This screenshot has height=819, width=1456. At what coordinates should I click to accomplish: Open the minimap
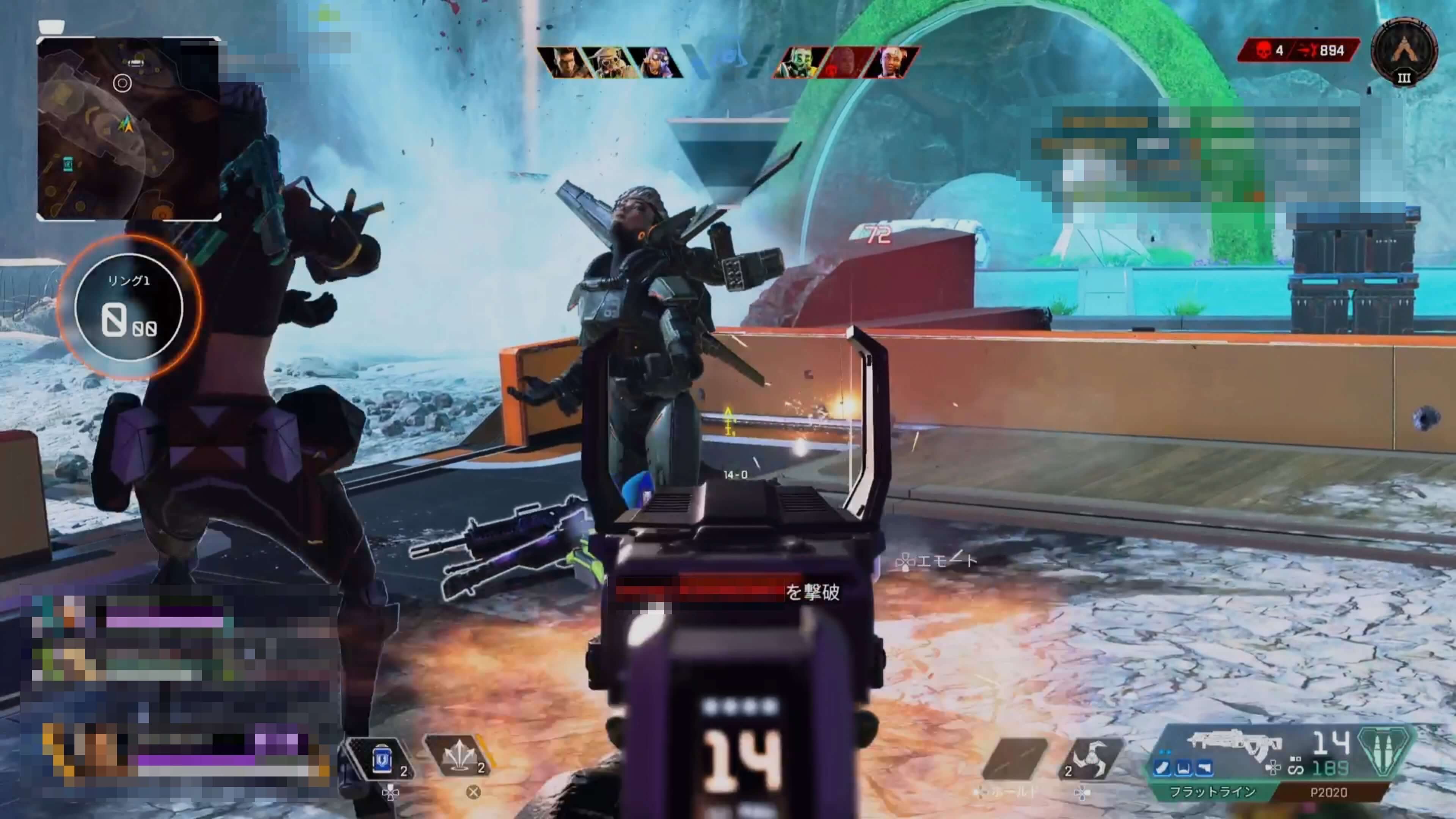coord(128,129)
